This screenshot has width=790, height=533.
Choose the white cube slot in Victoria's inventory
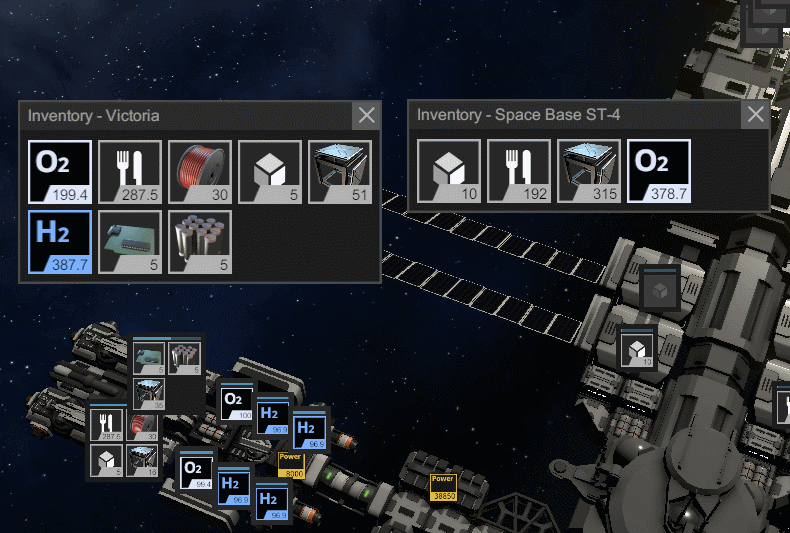pos(270,172)
